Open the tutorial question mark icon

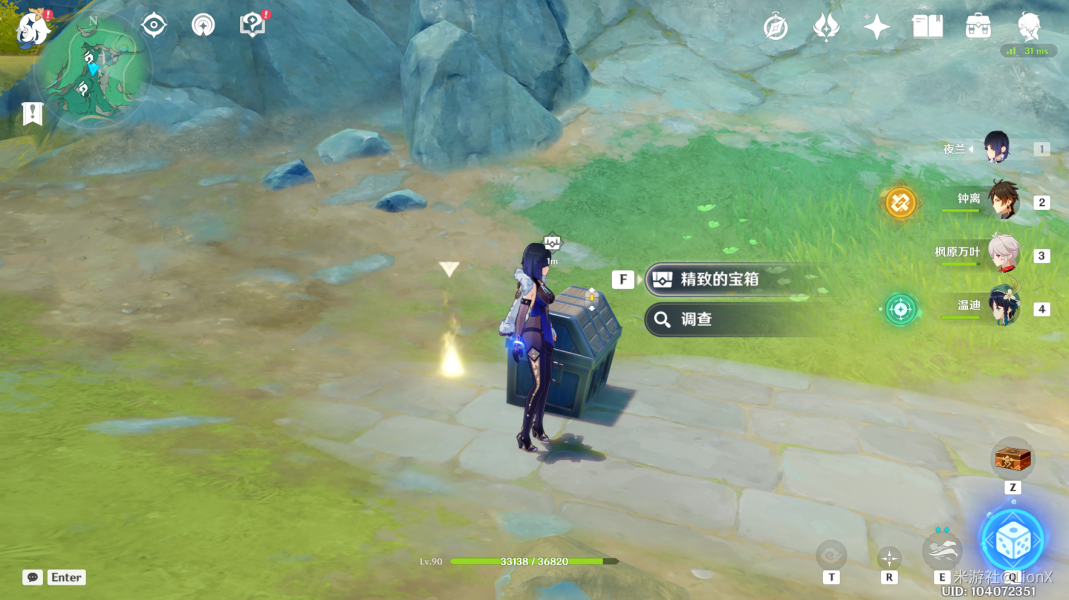253,25
